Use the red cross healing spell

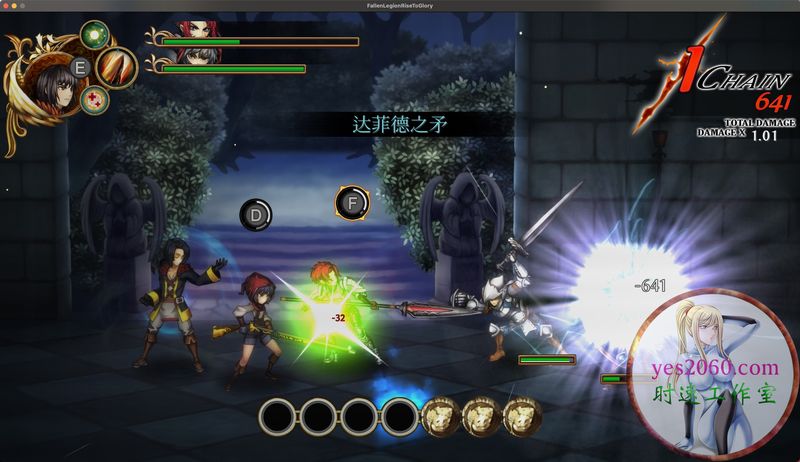click(94, 99)
